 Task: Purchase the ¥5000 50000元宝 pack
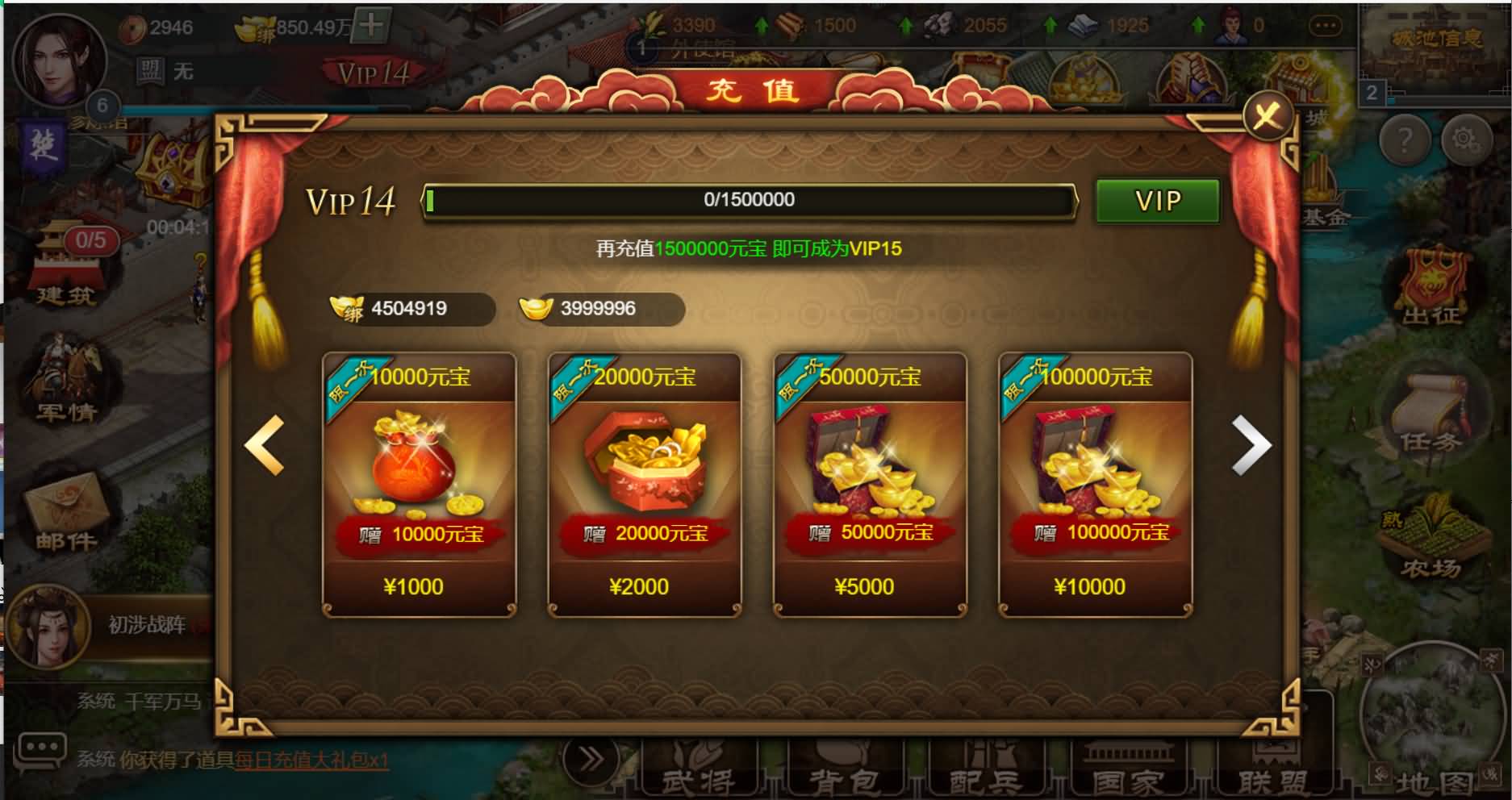click(870, 485)
